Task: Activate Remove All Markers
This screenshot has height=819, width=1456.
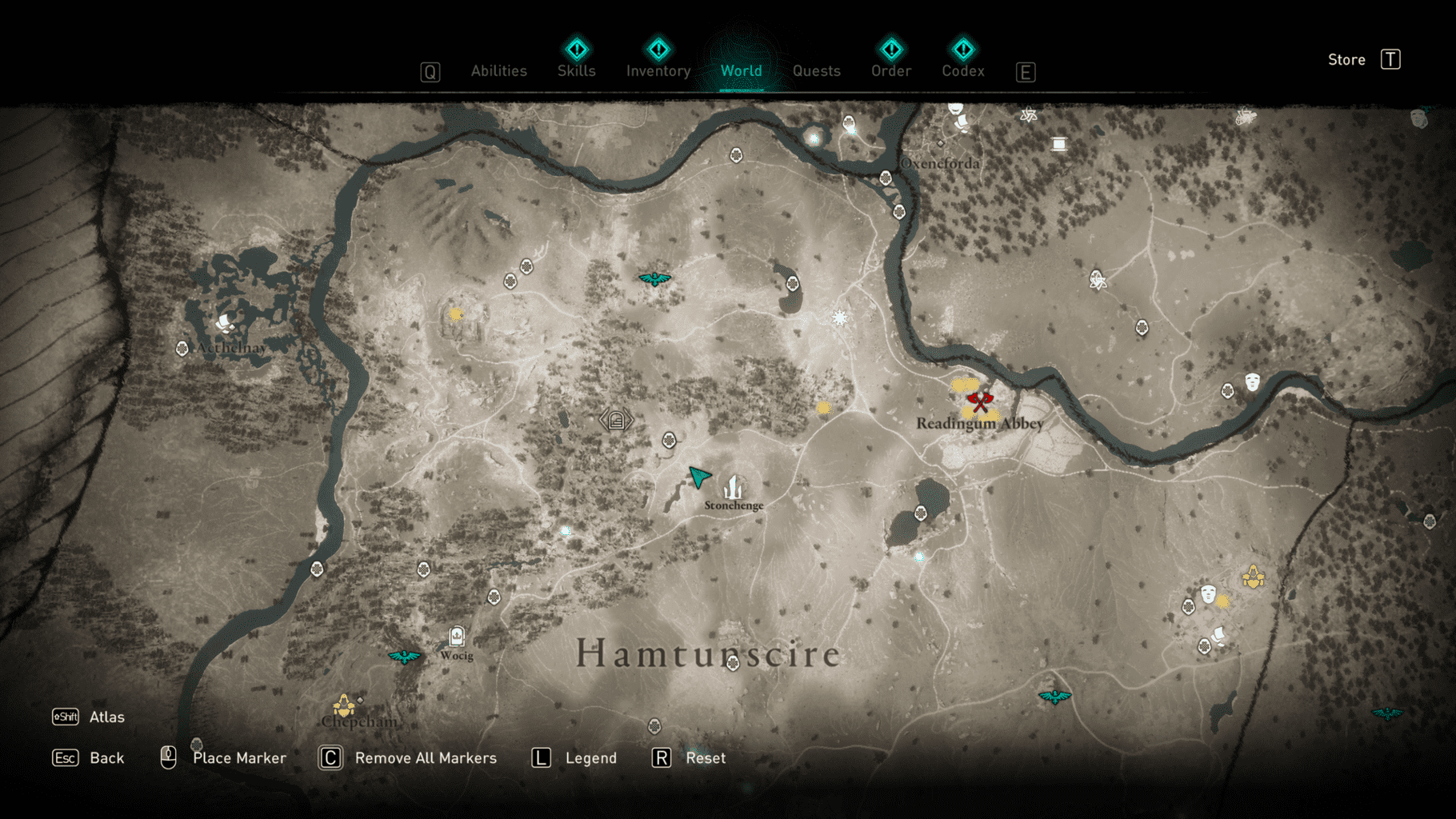Action: pyautogui.click(x=426, y=757)
